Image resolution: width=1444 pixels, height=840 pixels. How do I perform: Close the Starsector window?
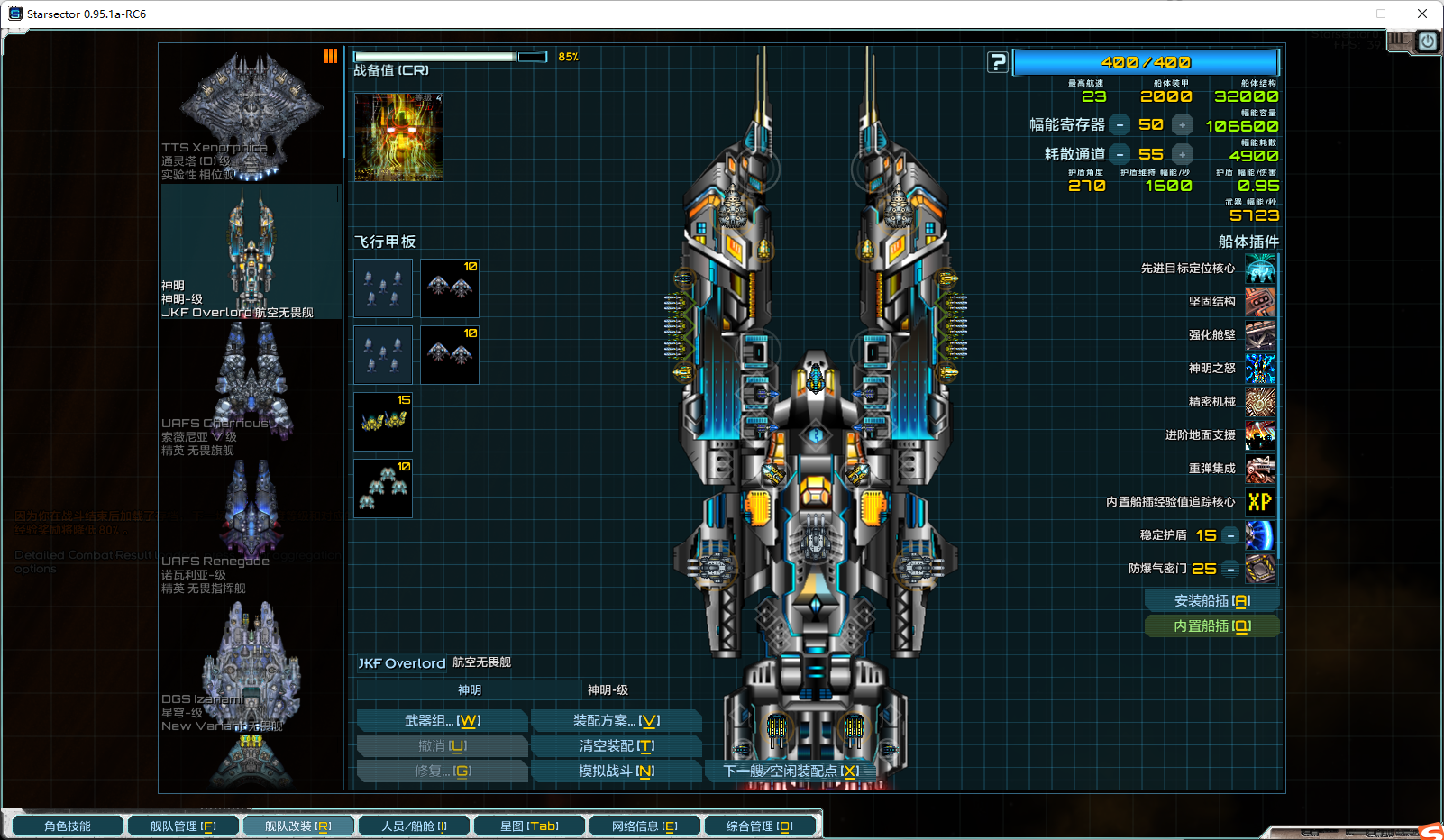pyautogui.click(x=1421, y=14)
